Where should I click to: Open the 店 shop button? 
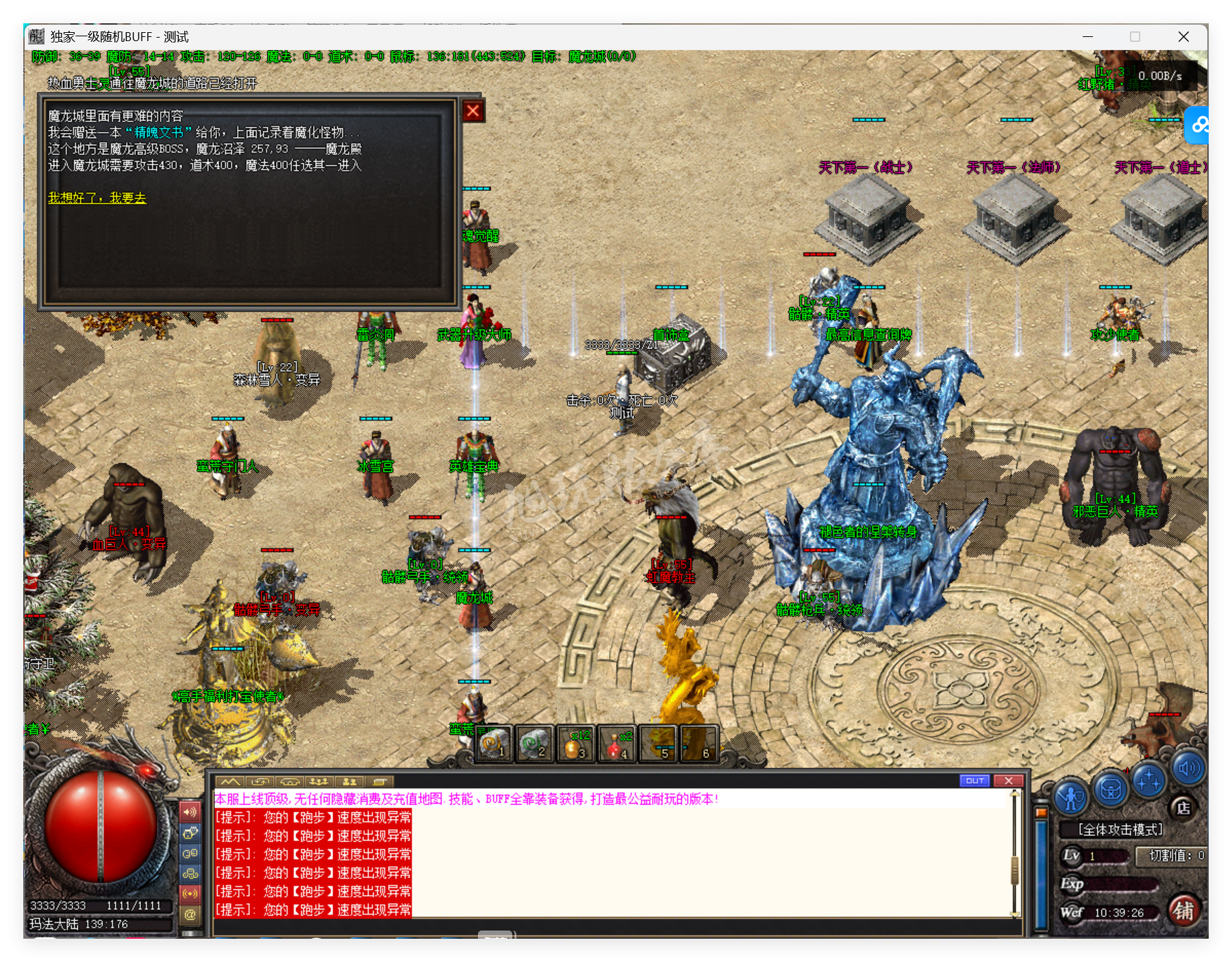(x=1183, y=808)
